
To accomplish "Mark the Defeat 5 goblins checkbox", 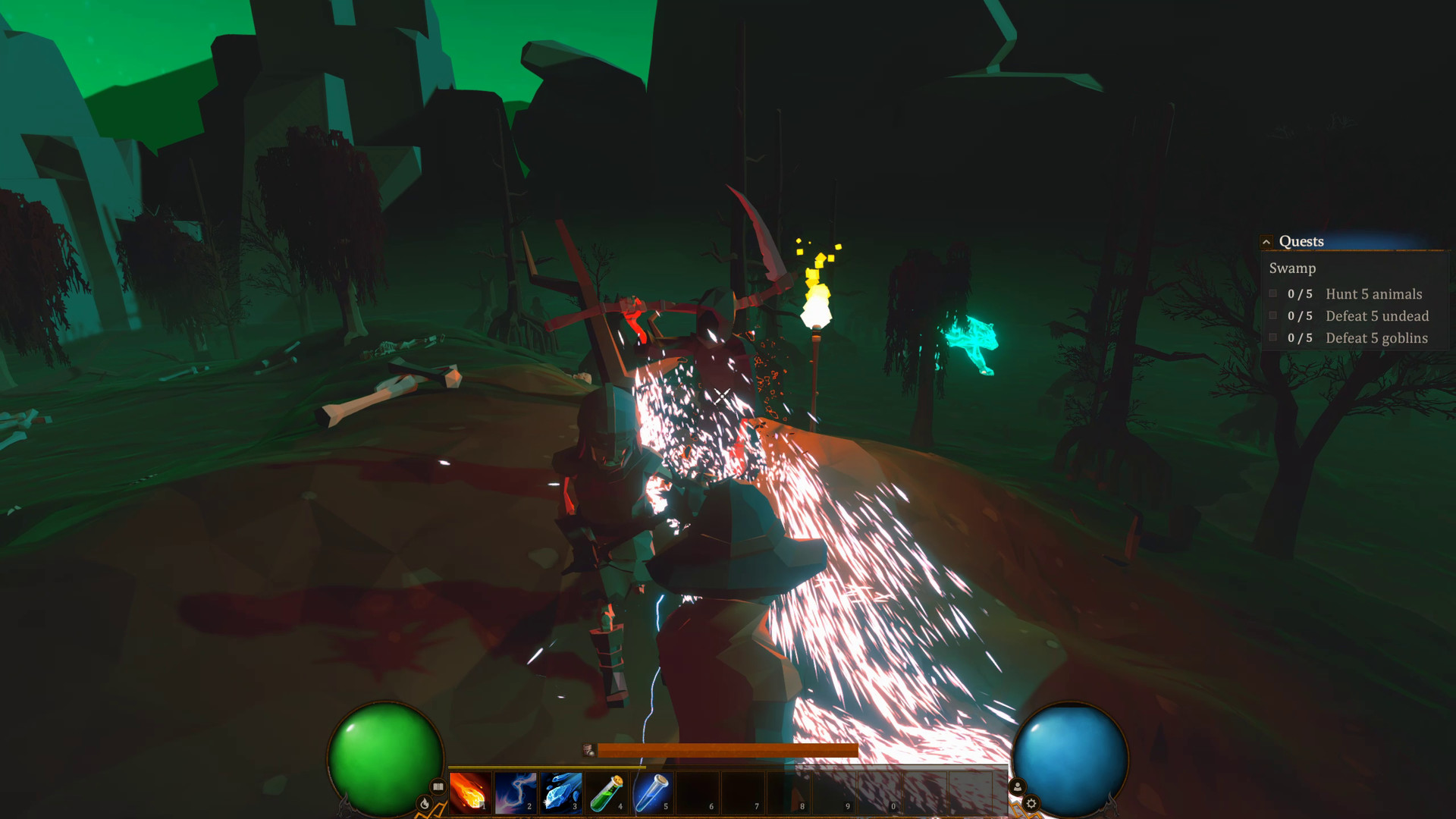I will [x=1272, y=338].
